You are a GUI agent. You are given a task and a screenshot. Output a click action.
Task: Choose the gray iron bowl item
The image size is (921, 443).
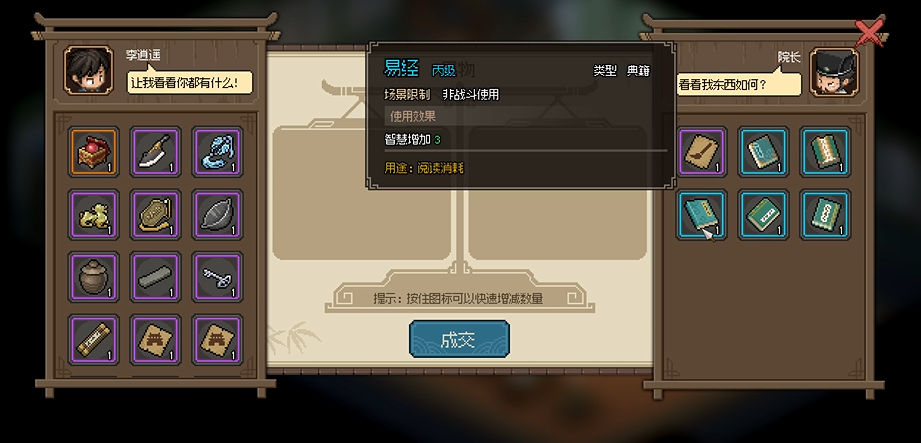[217, 214]
